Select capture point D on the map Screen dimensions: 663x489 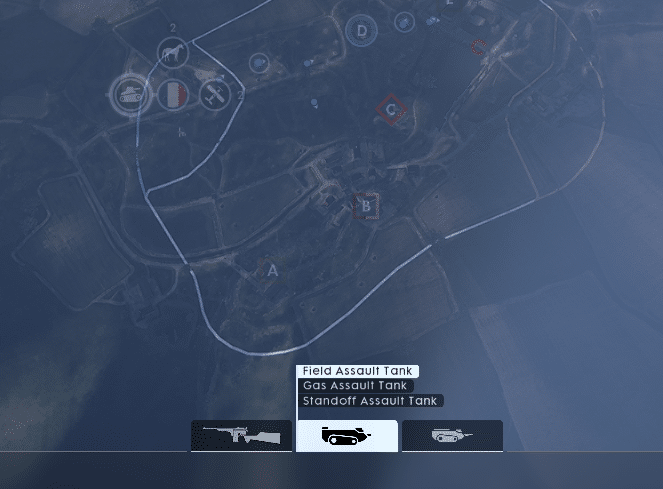362,31
